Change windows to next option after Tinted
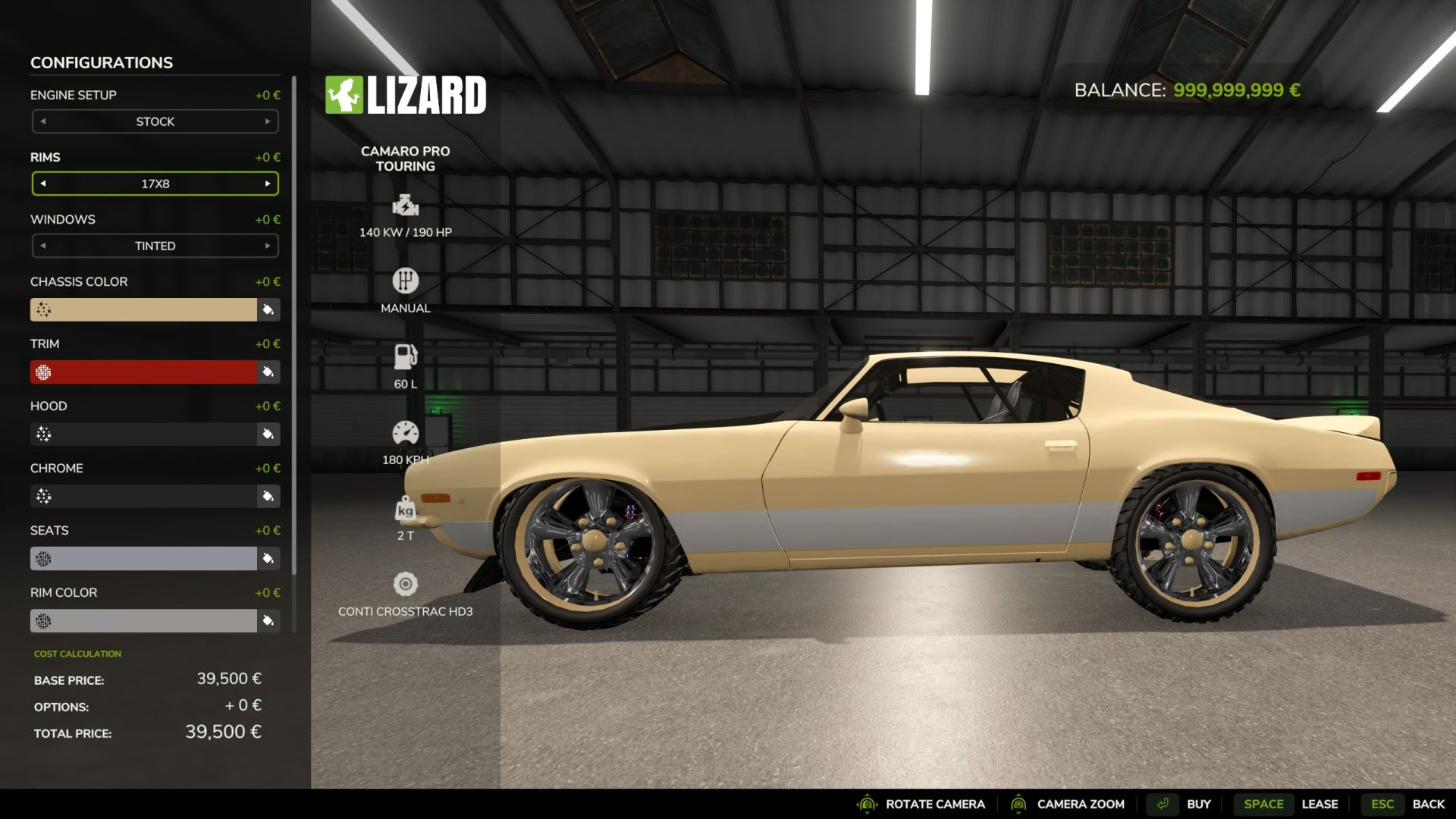This screenshot has width=1456, height=819. 268,246
